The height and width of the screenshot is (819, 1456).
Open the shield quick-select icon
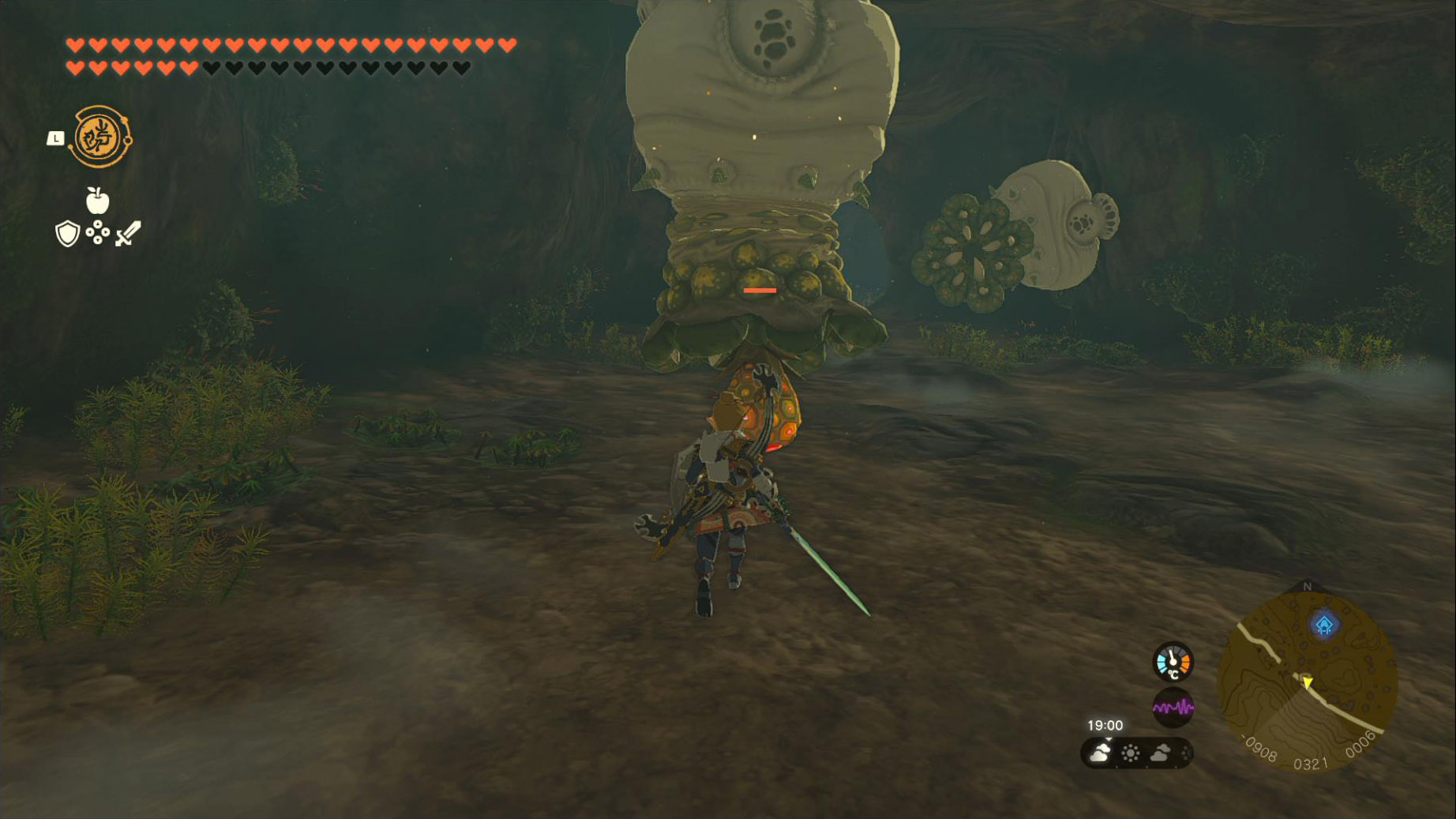[68, 234]
